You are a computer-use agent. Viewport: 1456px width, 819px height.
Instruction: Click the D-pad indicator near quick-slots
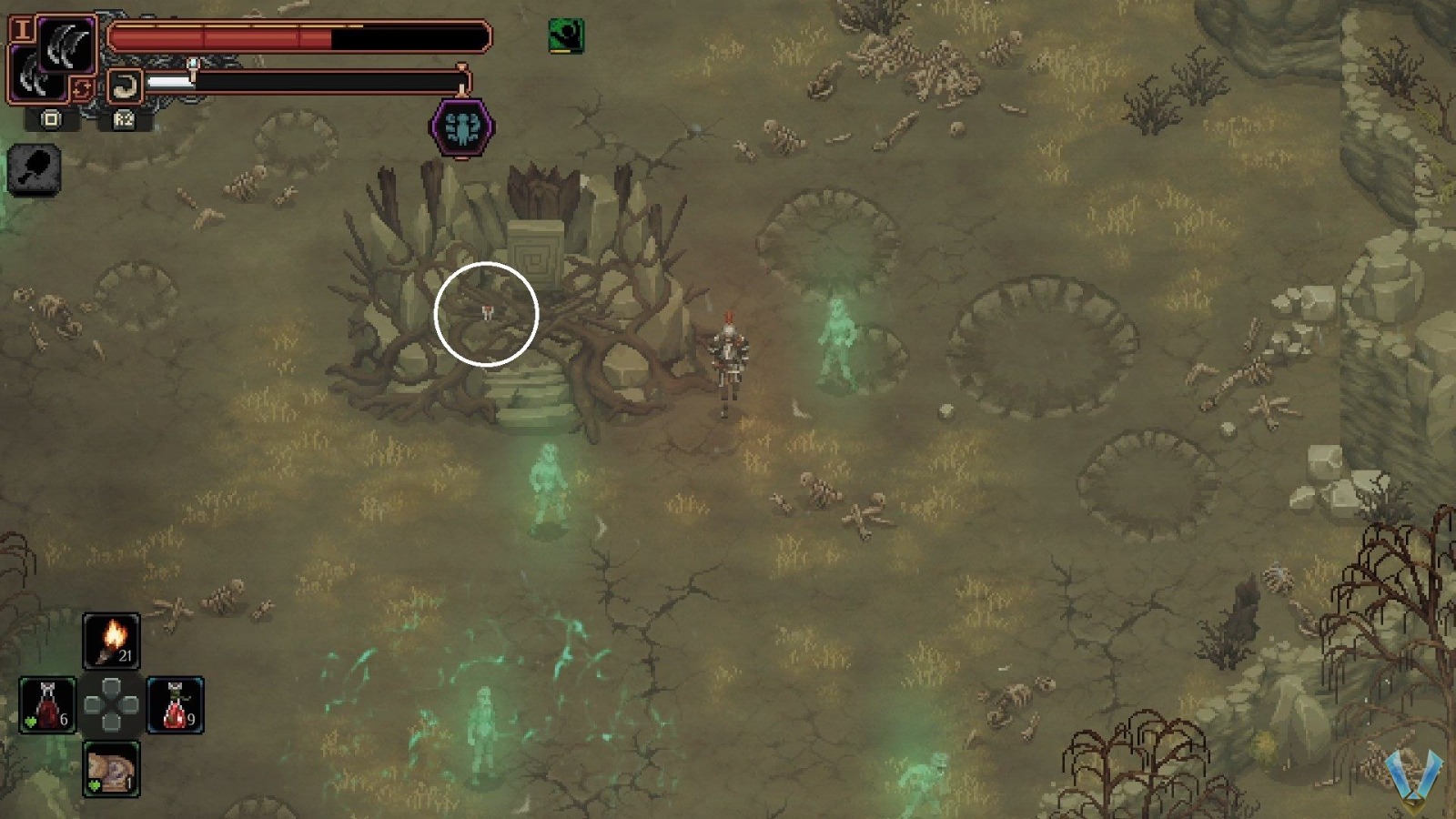(x=112, y=705)
